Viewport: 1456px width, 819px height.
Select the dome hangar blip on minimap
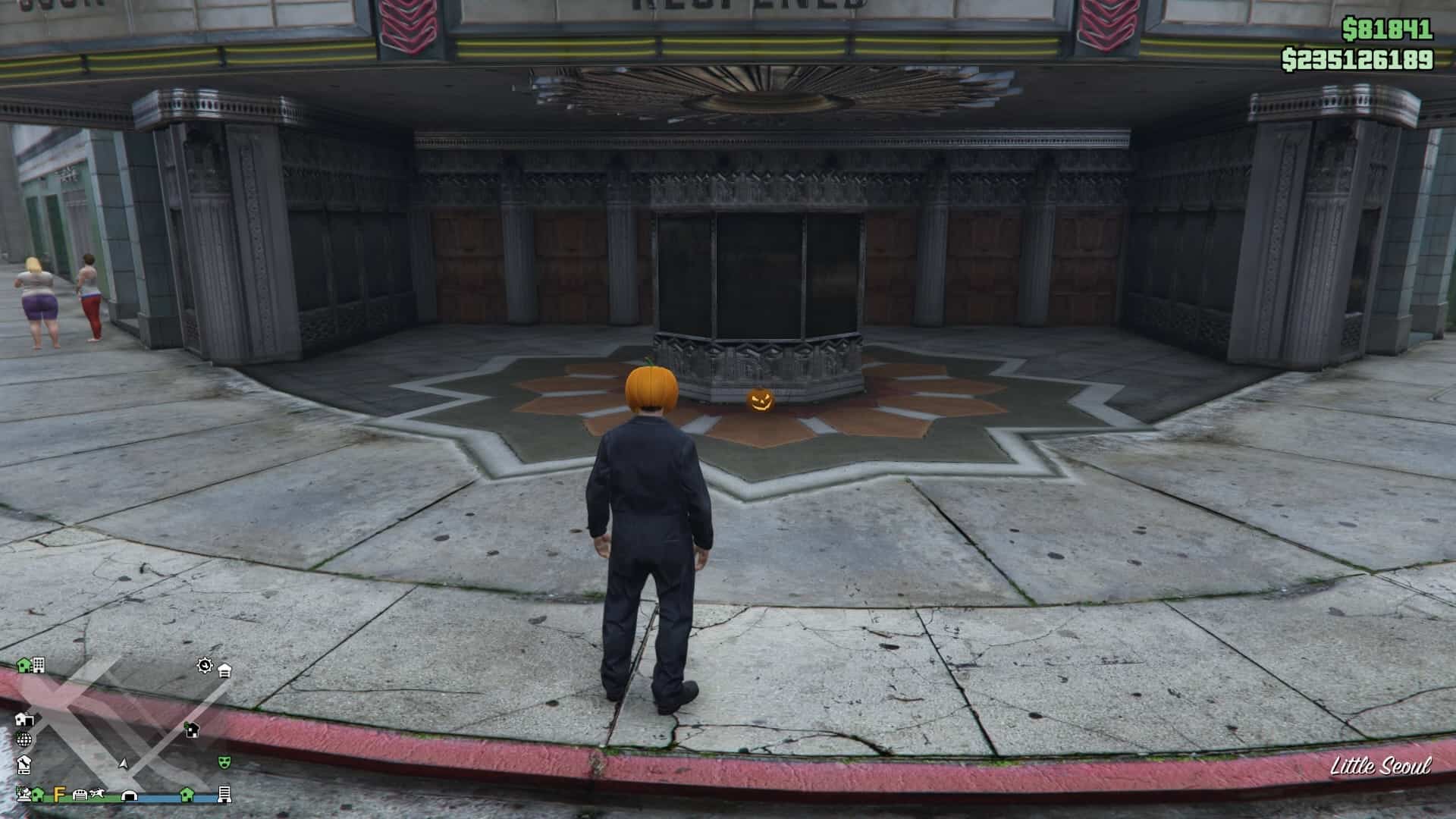point(130,795)
